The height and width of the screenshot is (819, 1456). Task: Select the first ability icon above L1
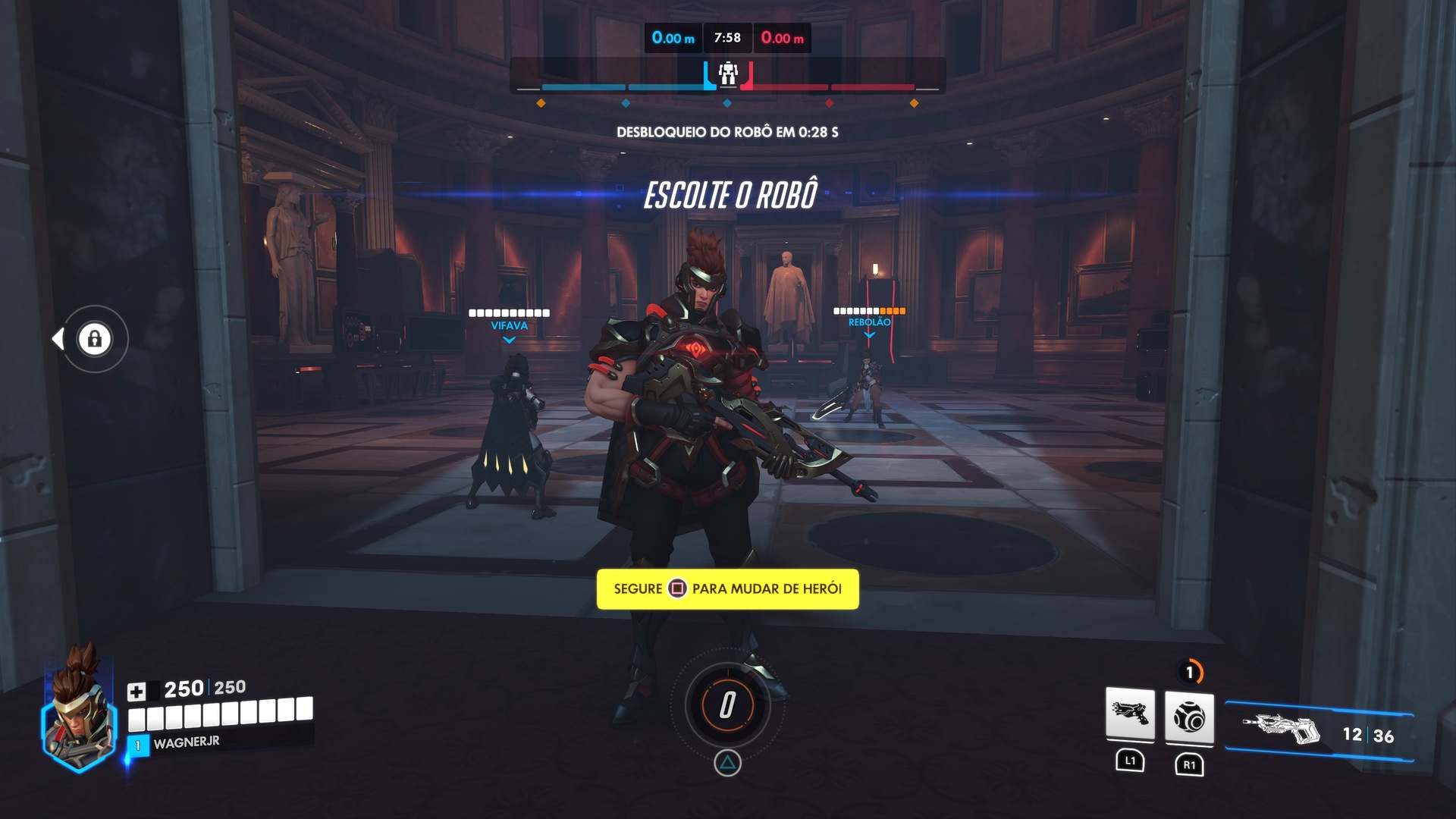(x=1130, y=714)
